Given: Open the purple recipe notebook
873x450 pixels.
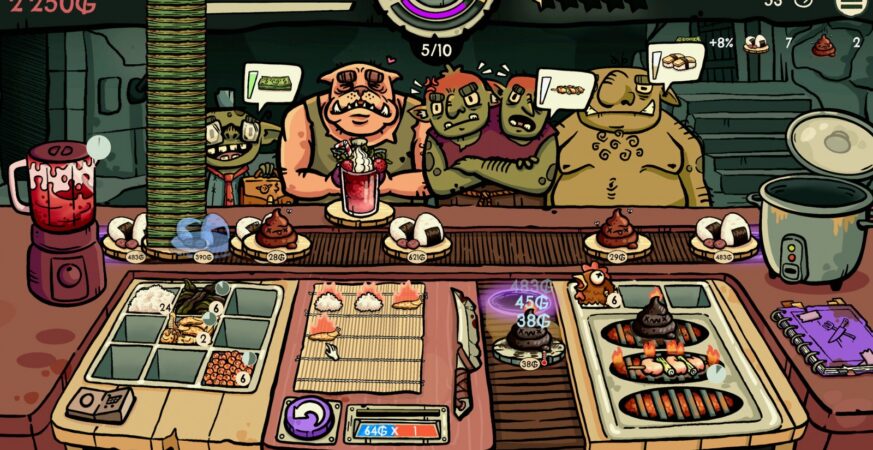Looking at the screenshot, I should pyautogui.click(x=822, y=335).
